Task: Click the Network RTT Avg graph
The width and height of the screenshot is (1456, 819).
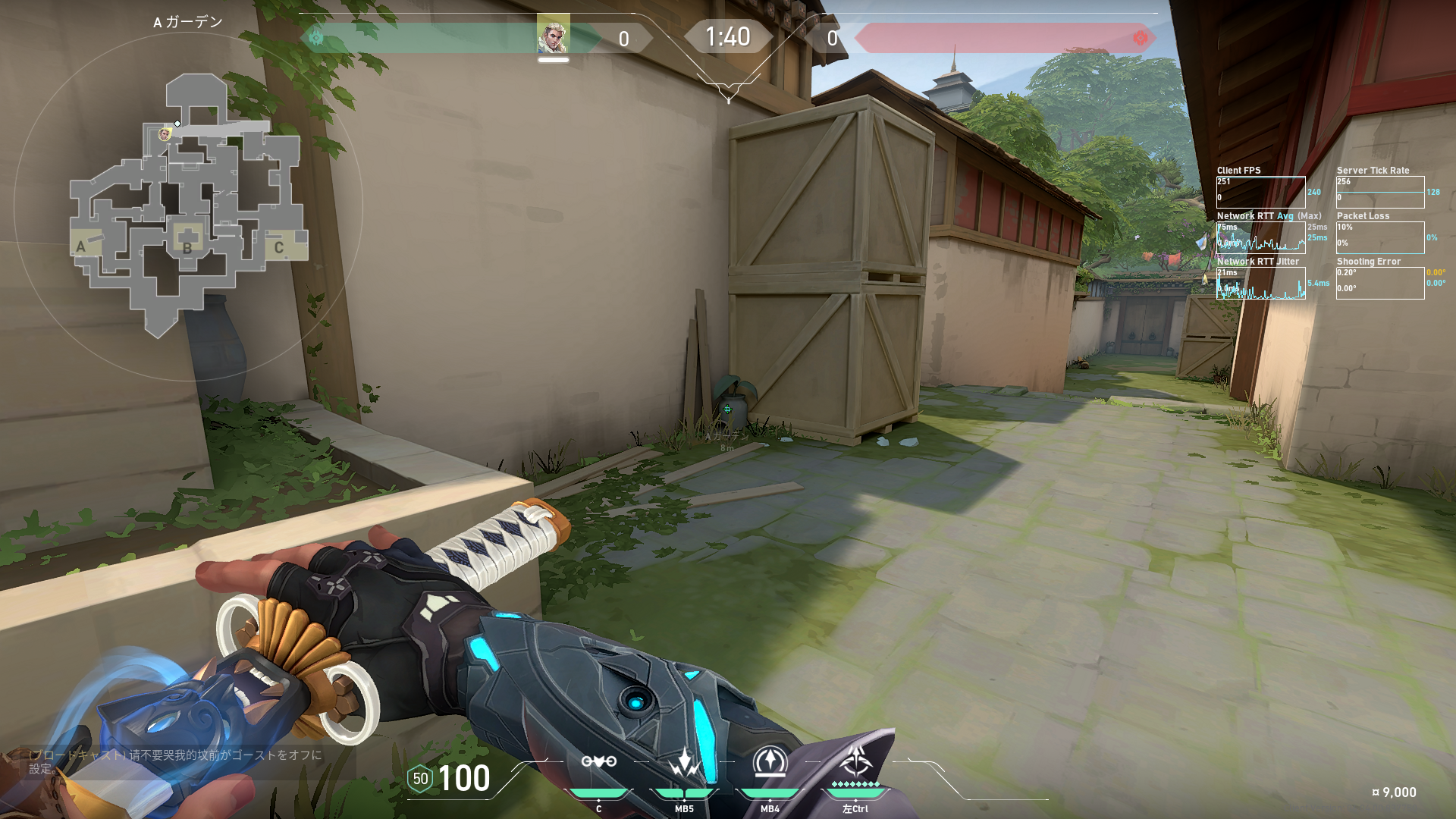Action: (x=1260, y=237)
